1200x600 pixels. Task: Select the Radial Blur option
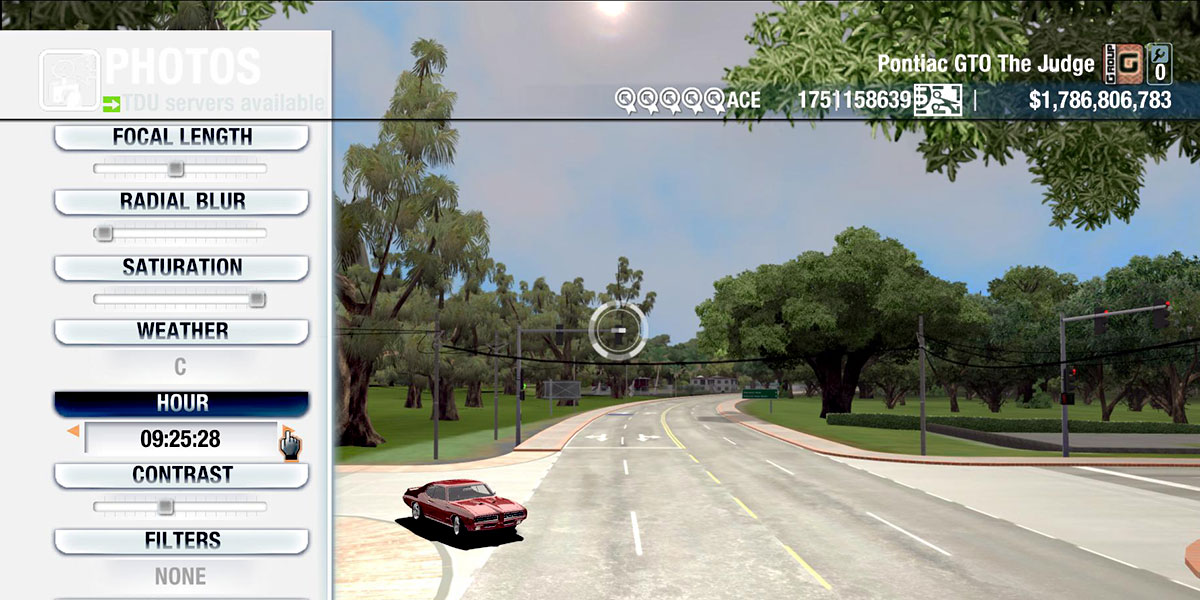point(181,201)
